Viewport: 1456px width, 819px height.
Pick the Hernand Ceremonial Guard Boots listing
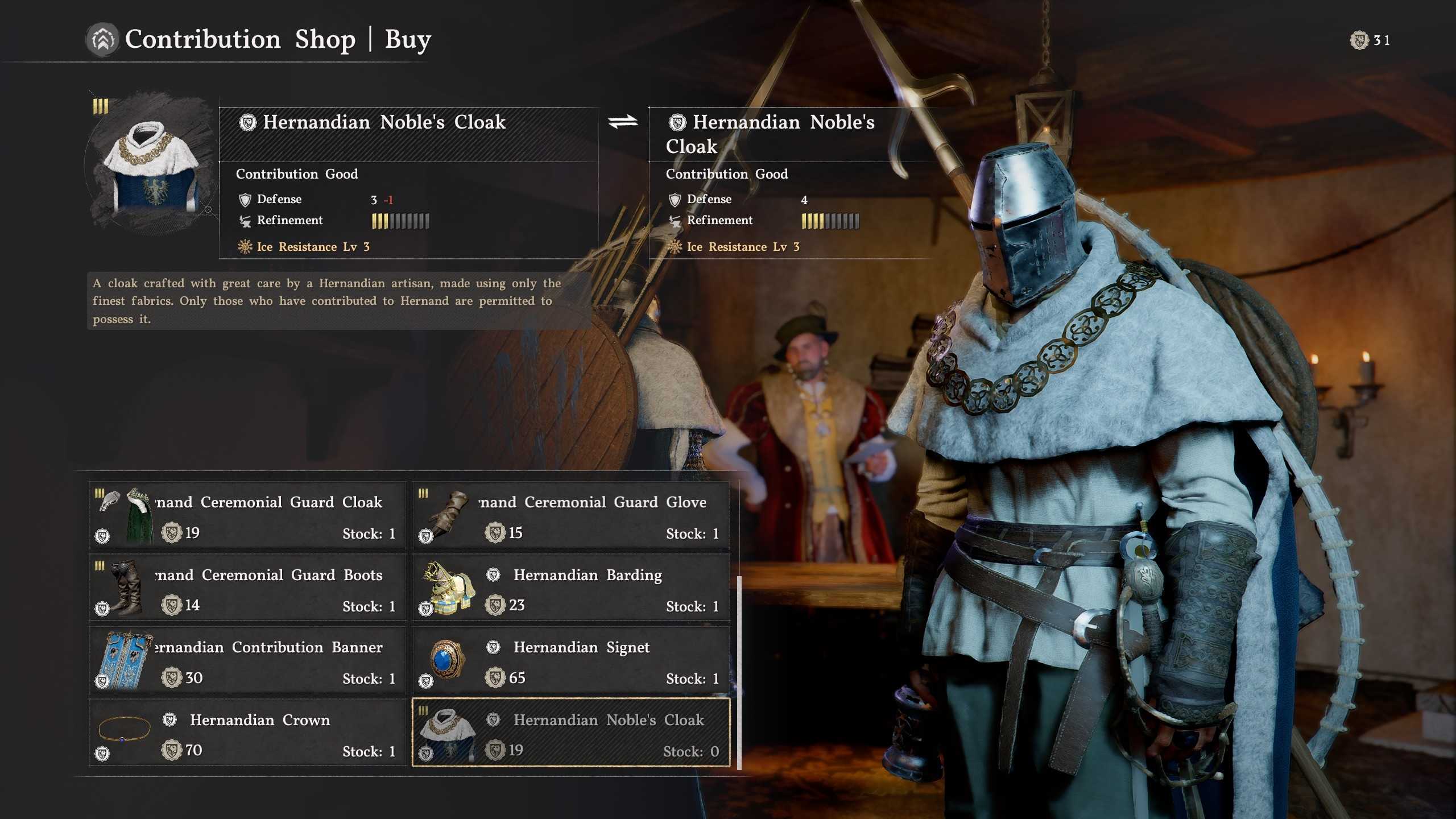247,588
